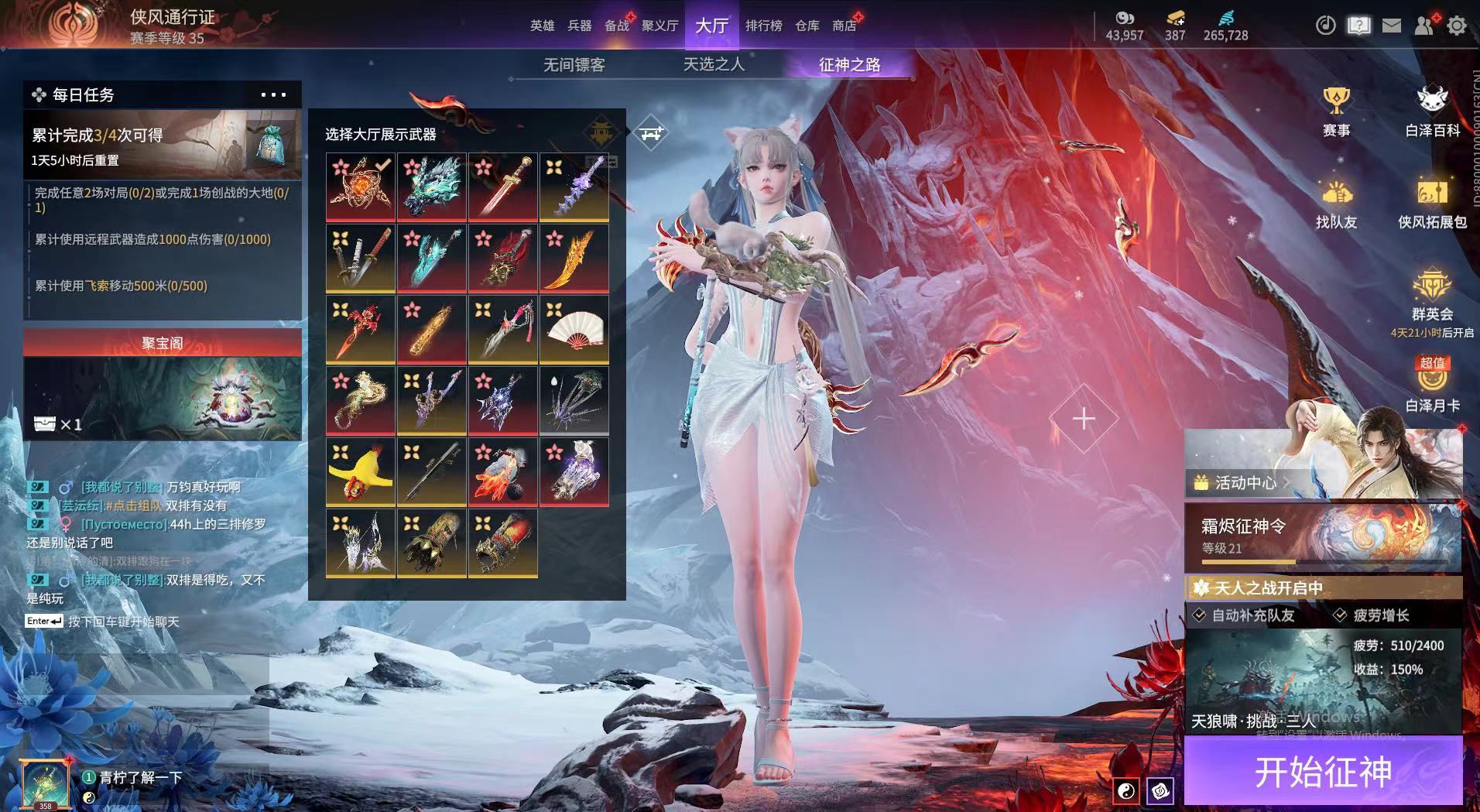This screenshot has height=812, width=1480.
Task: Open the 白泽百科 encyclopedia
Action: (1432, 111)
